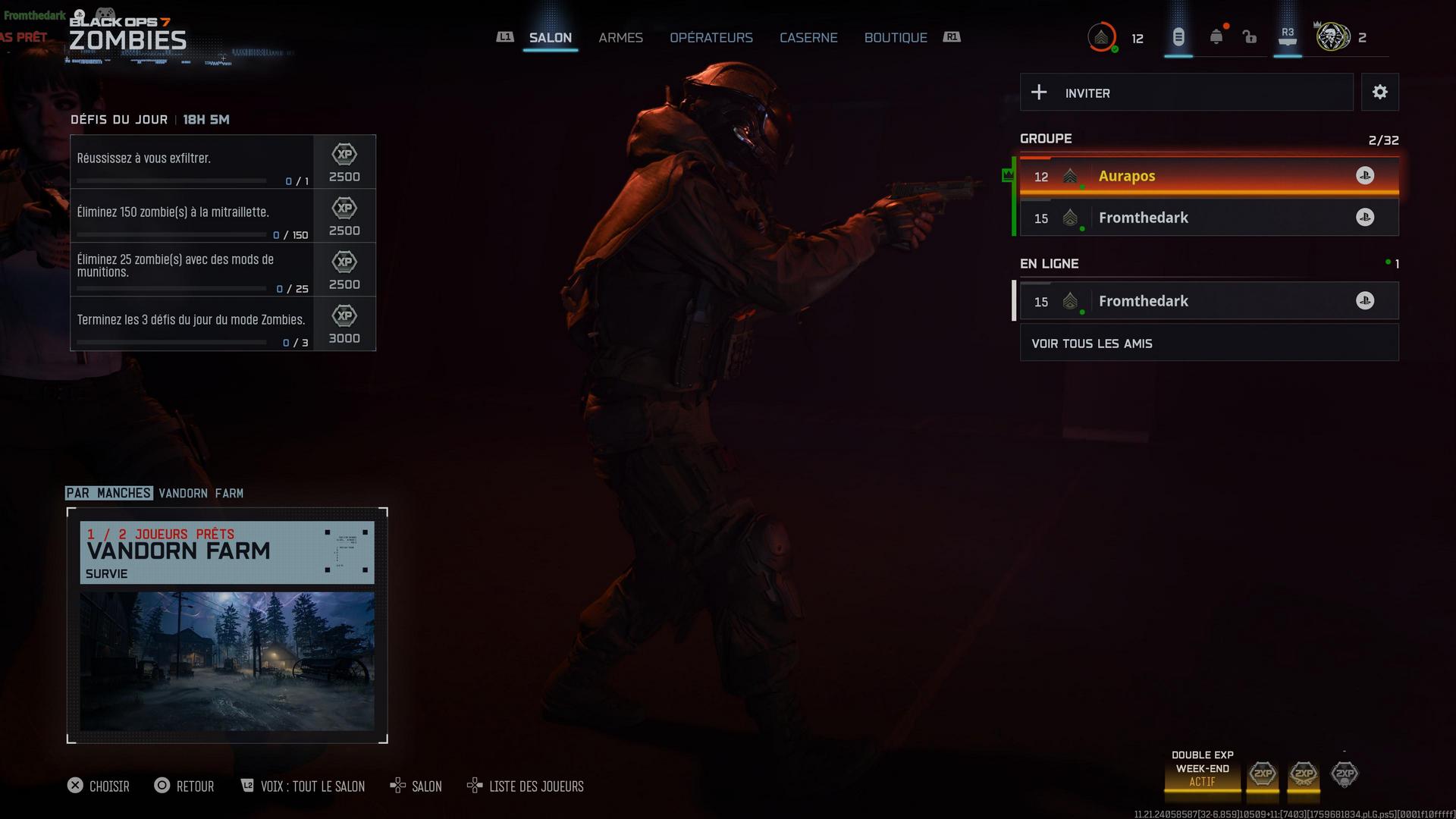Choose the Vandorn Farm map card

pyautogui.click(x=227, y=626)
